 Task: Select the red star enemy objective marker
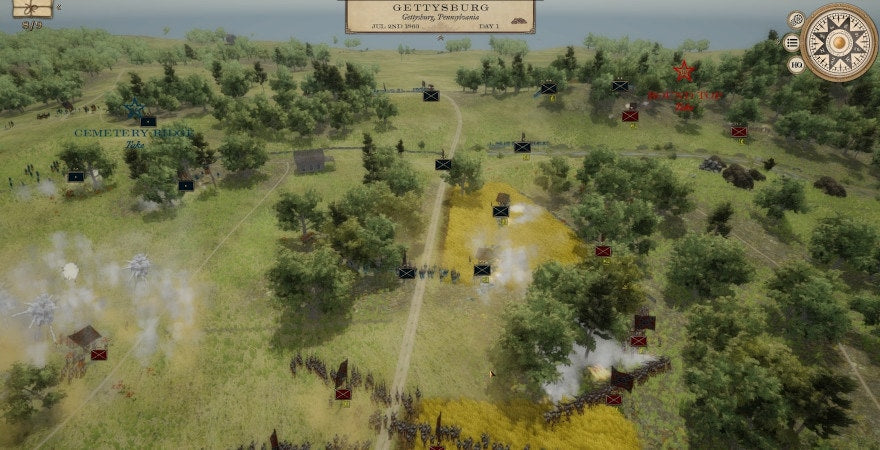(x=684, y=71)
